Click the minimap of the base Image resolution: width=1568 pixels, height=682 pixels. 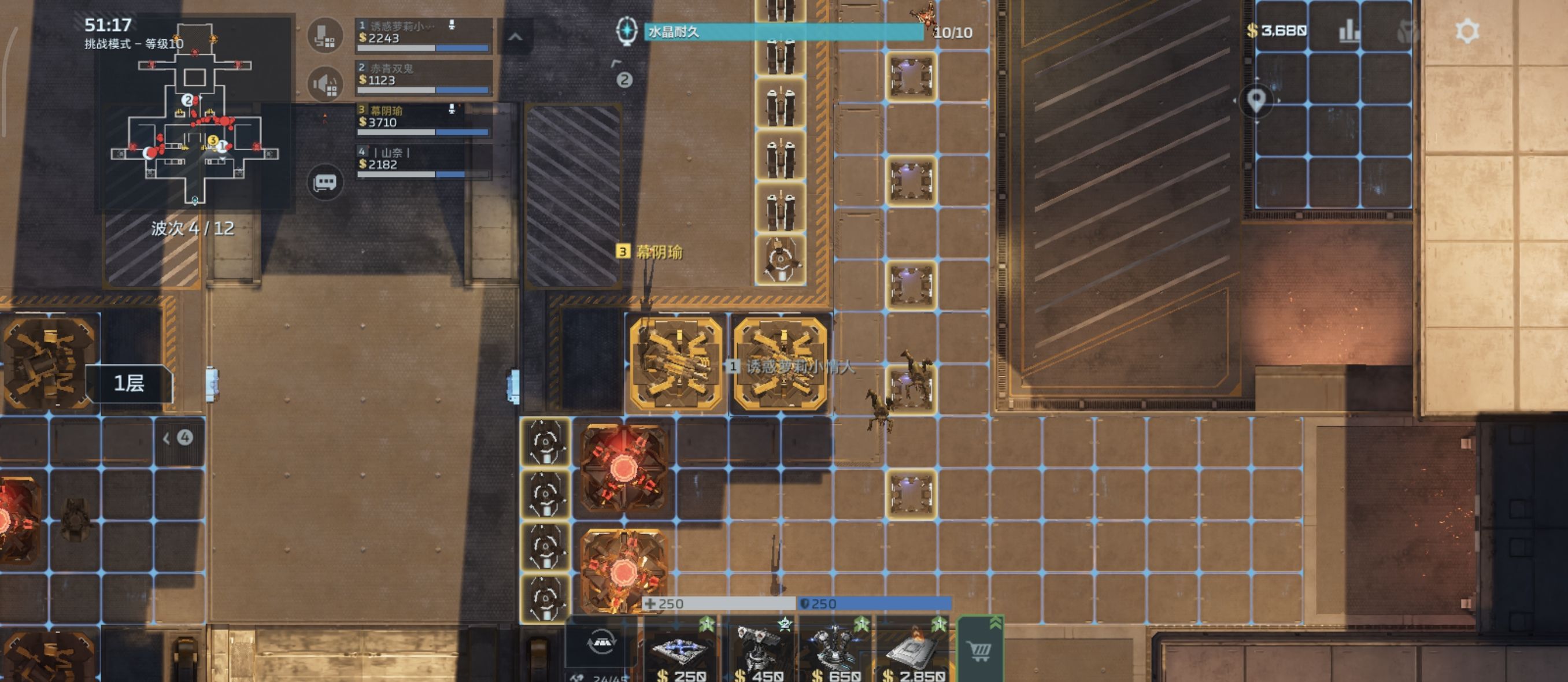coord(195,114)
